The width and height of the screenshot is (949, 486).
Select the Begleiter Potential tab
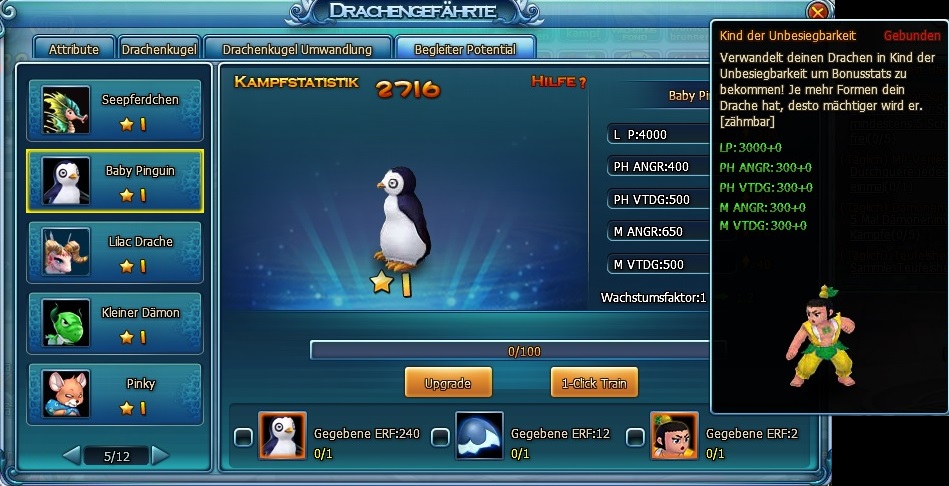pyautogui.click(x=465, y=49)
